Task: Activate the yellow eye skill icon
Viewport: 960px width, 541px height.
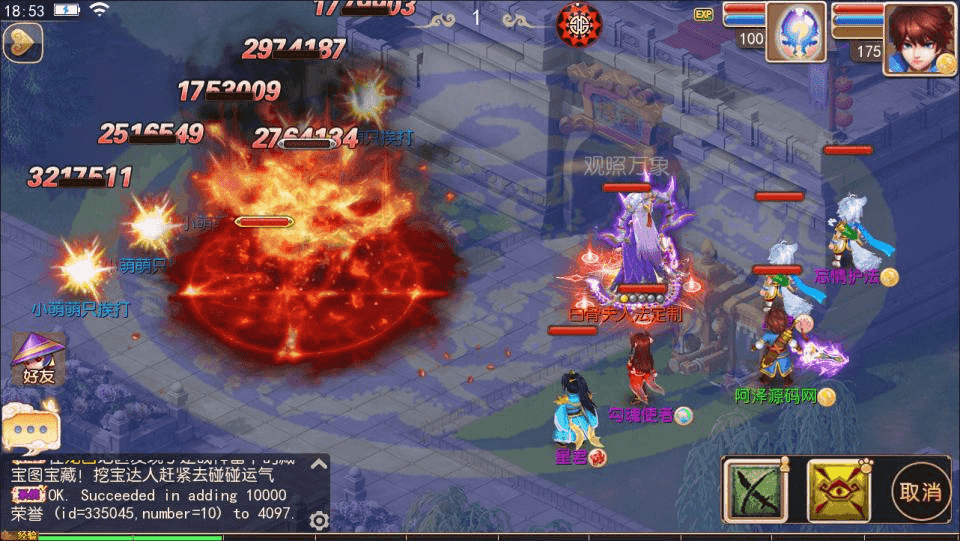Action: coord(837,490)
